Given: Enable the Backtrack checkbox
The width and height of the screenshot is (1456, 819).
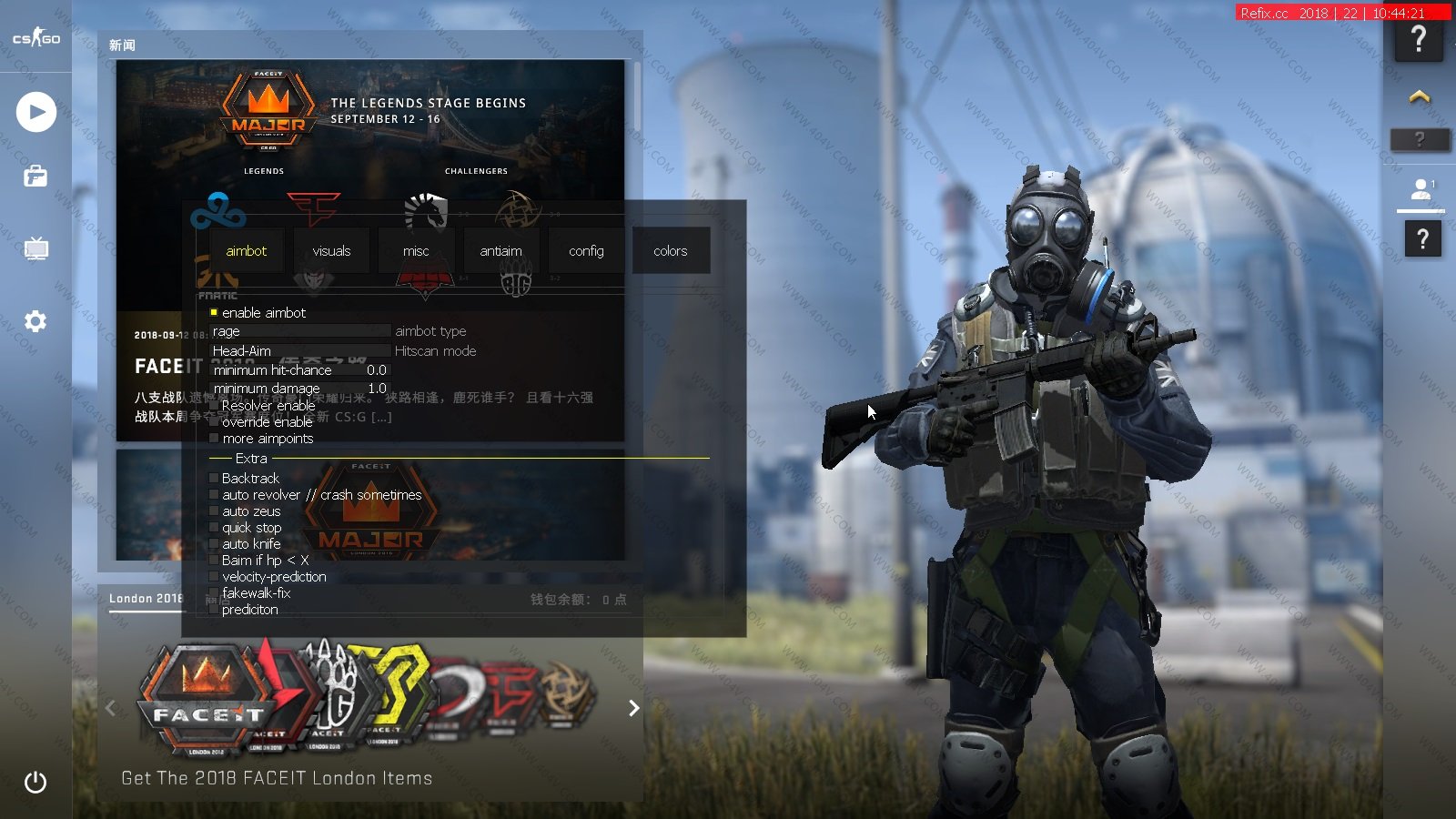Looking at the screenshot, I should click(x=214, y=478).
